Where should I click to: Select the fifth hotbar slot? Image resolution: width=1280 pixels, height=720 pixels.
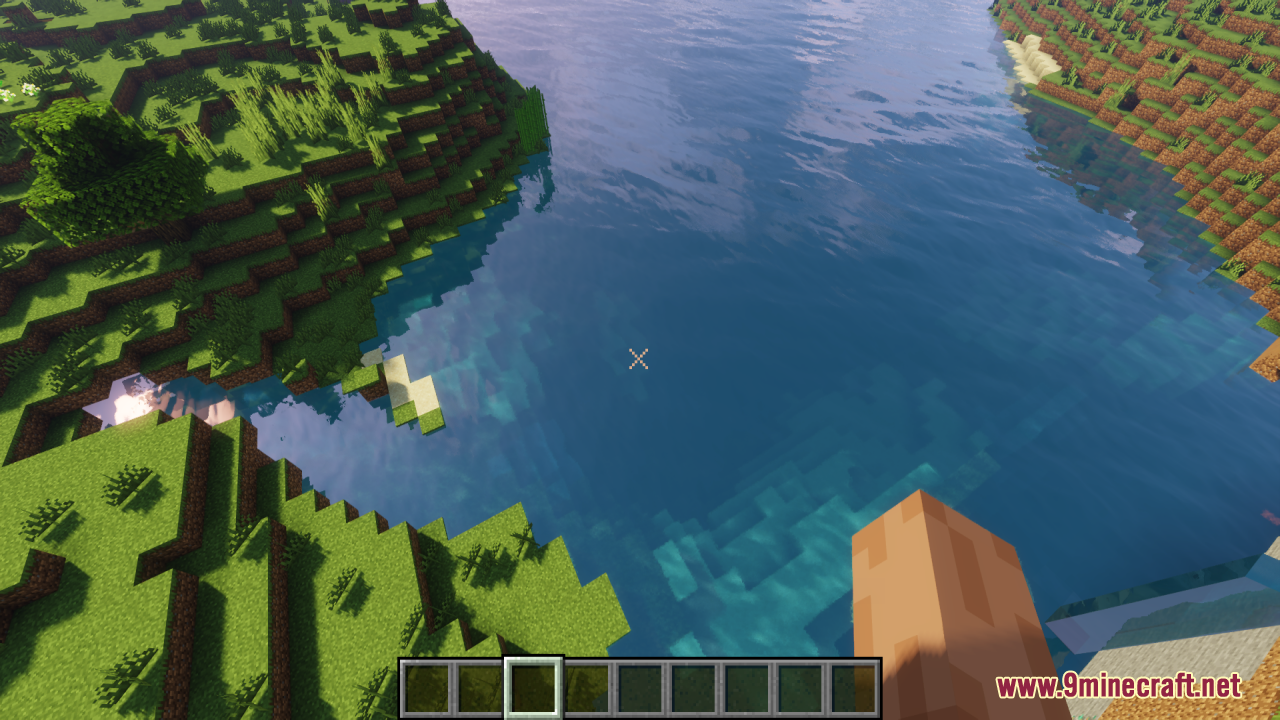(x=641, y=686)
